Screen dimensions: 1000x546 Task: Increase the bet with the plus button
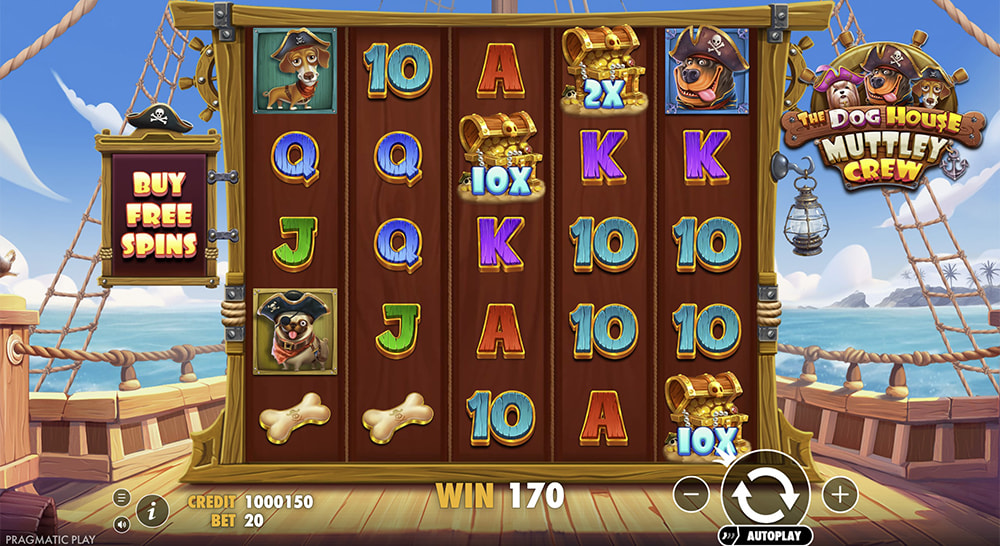tap(840, 492)
